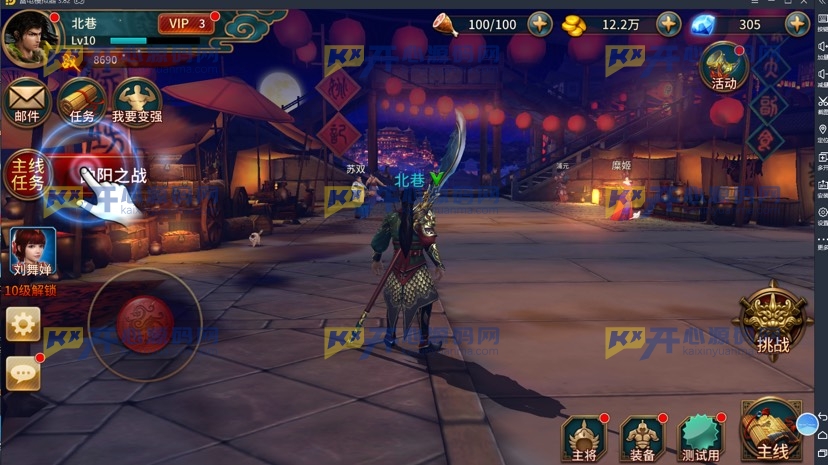Open the 装备 equipment menu

point(642,437)
